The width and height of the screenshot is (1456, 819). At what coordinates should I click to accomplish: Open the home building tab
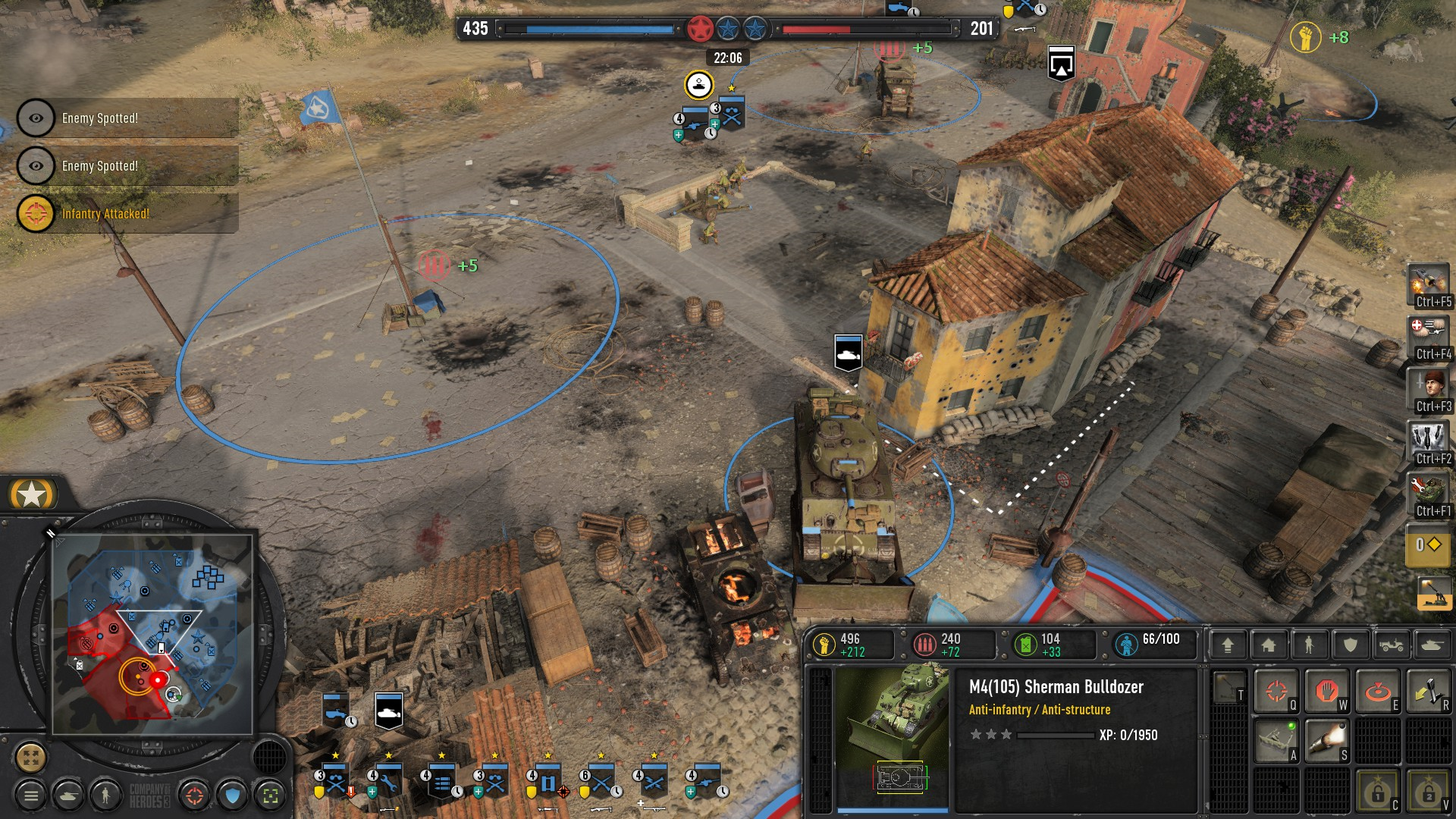(x=1269, y=645)
